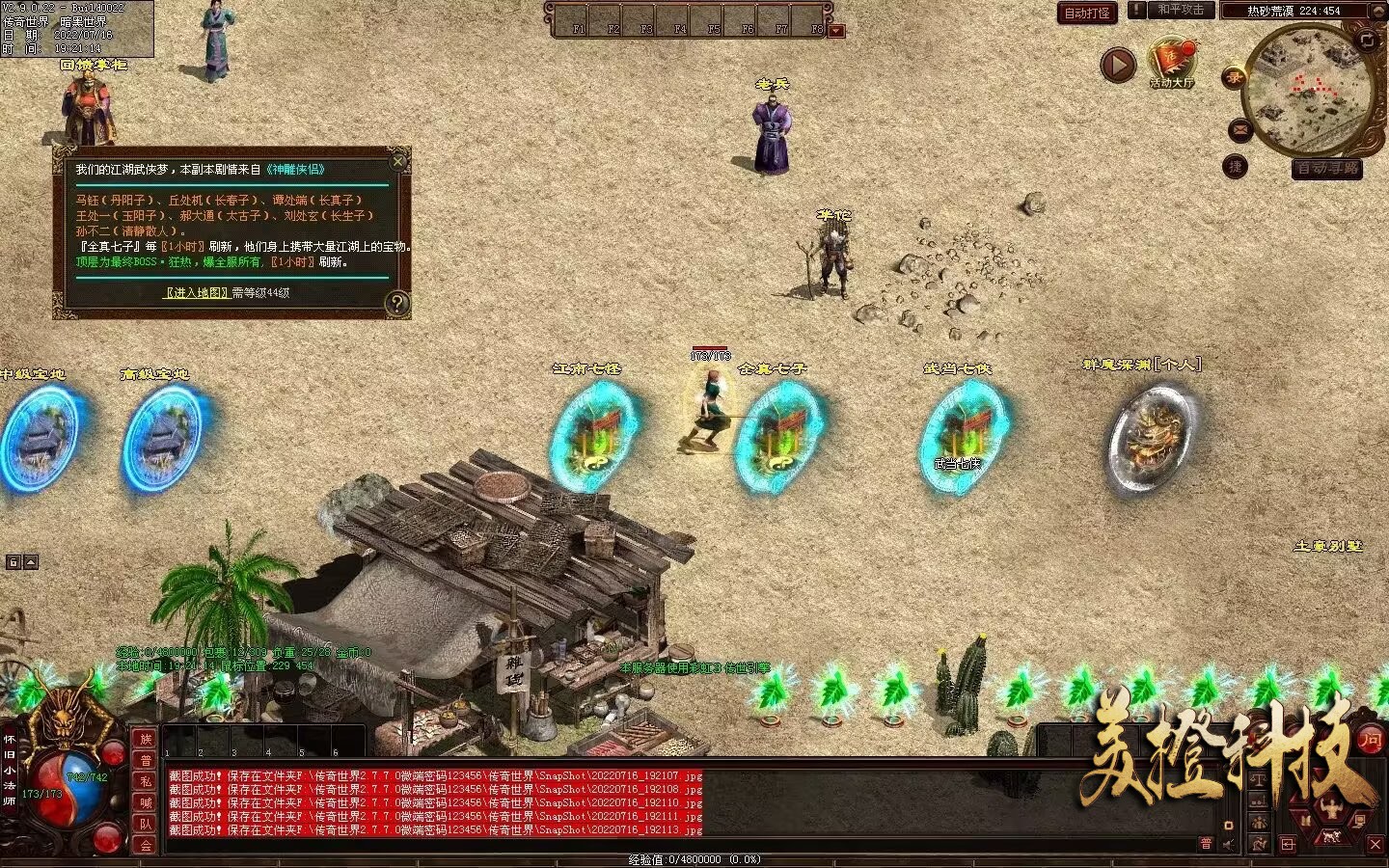Click the round play arrow button

tap(1118, 66)
